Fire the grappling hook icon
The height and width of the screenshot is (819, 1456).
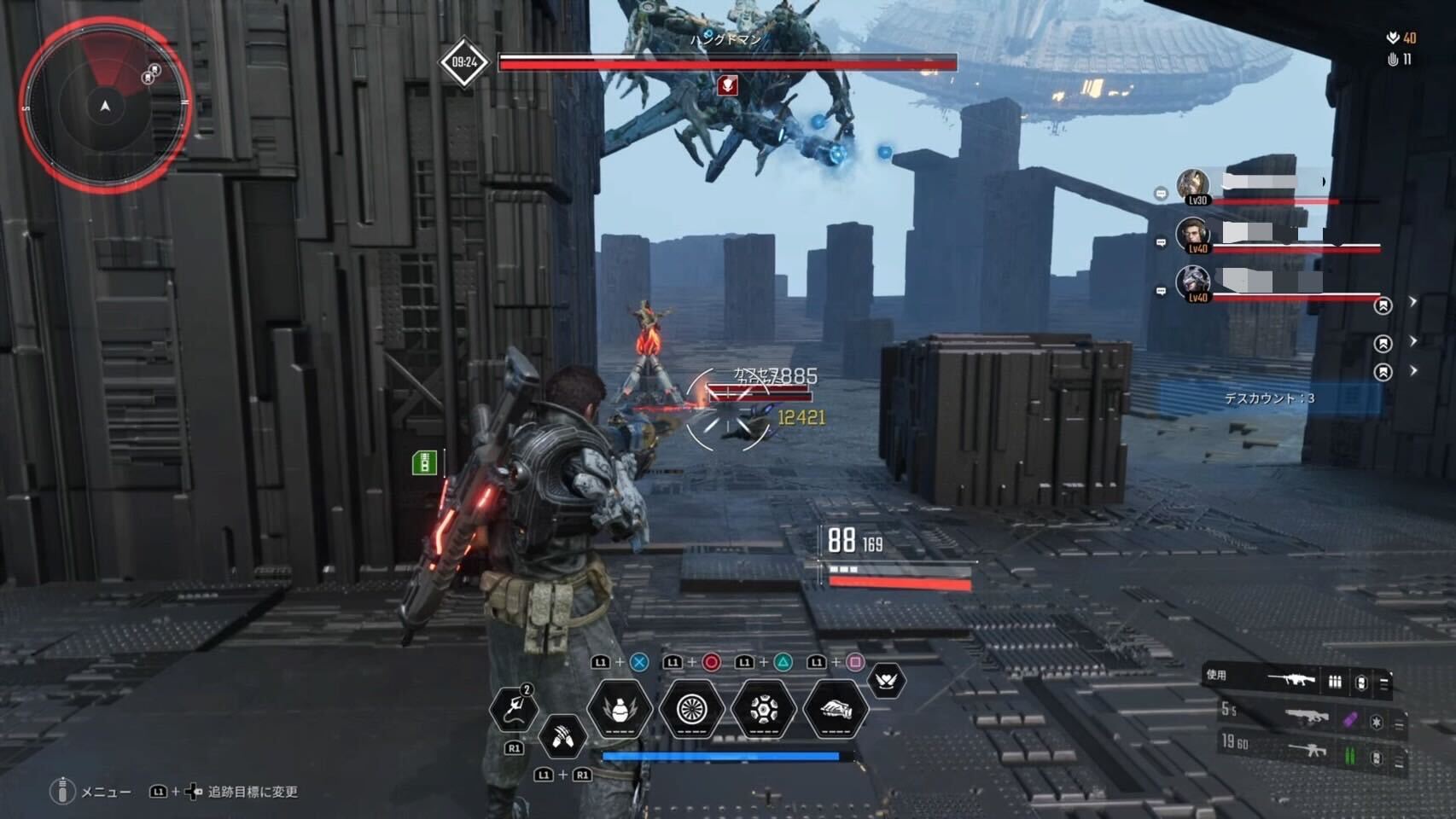(514, 709)
